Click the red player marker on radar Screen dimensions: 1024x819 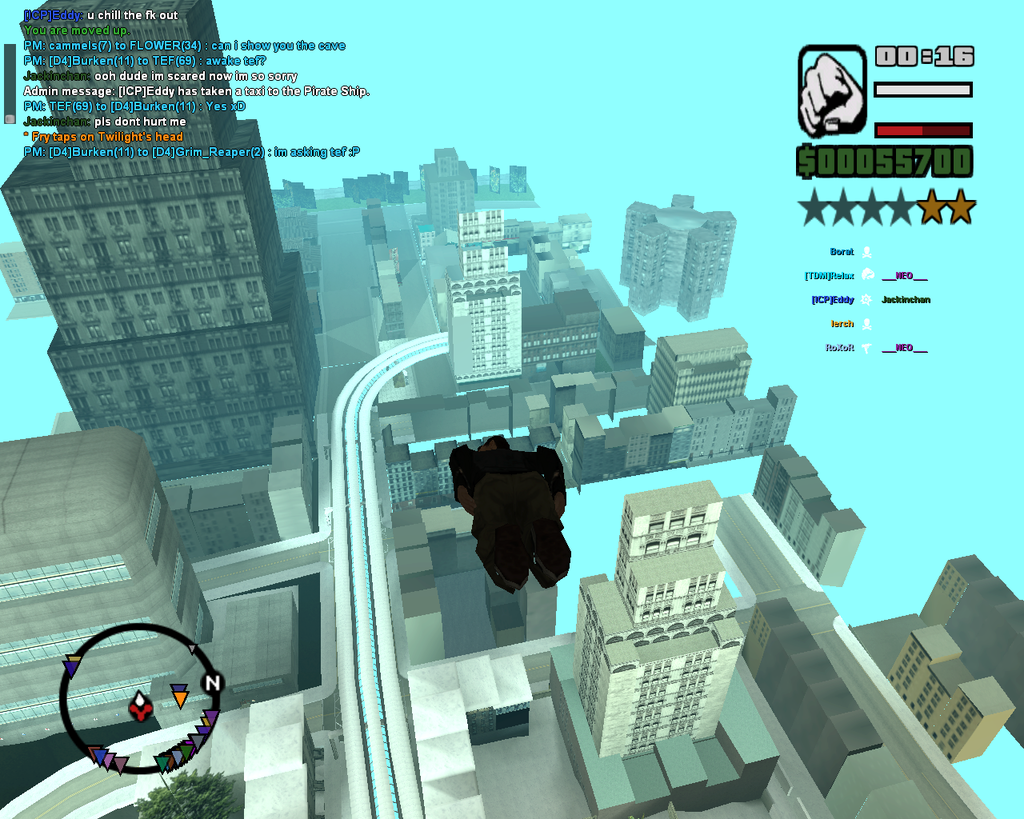[141, 709]
